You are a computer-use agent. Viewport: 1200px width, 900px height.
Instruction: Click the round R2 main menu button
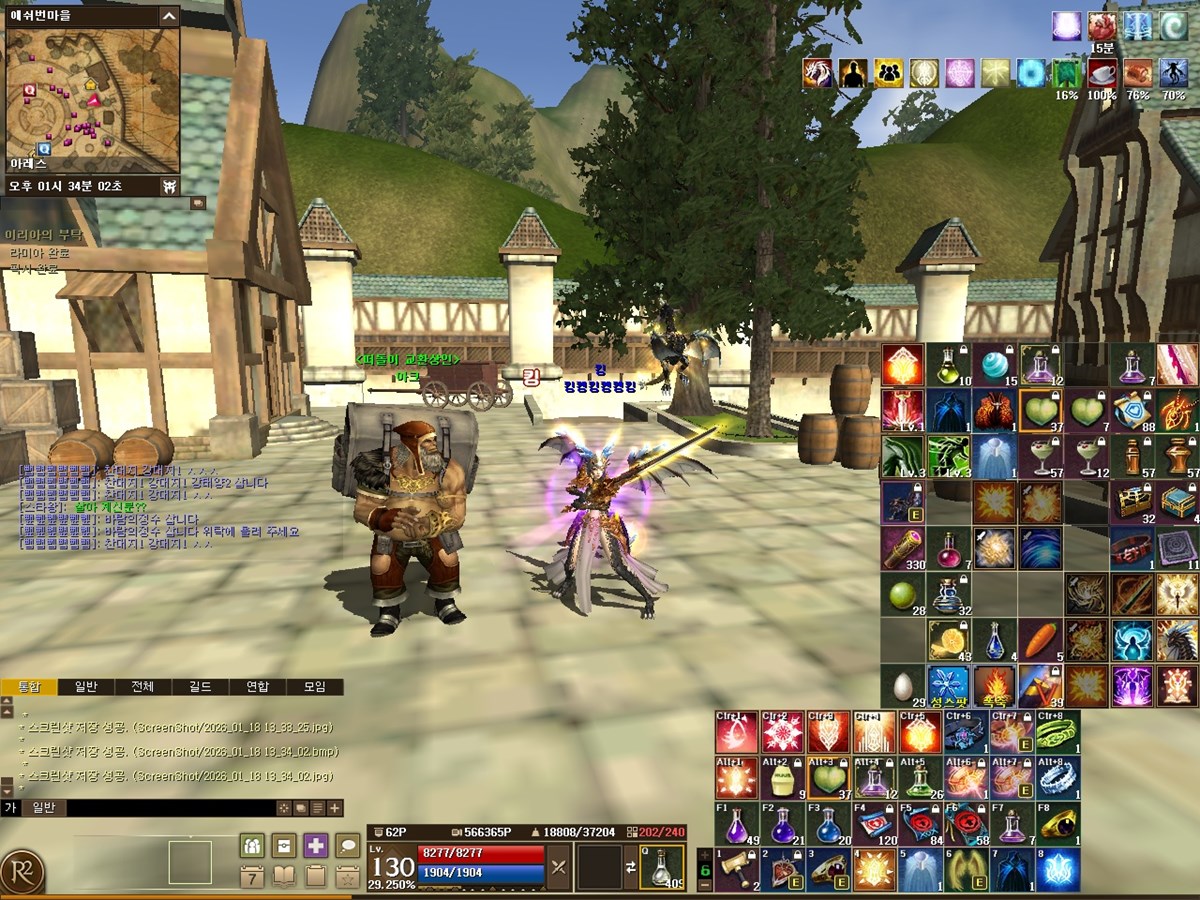22,872
